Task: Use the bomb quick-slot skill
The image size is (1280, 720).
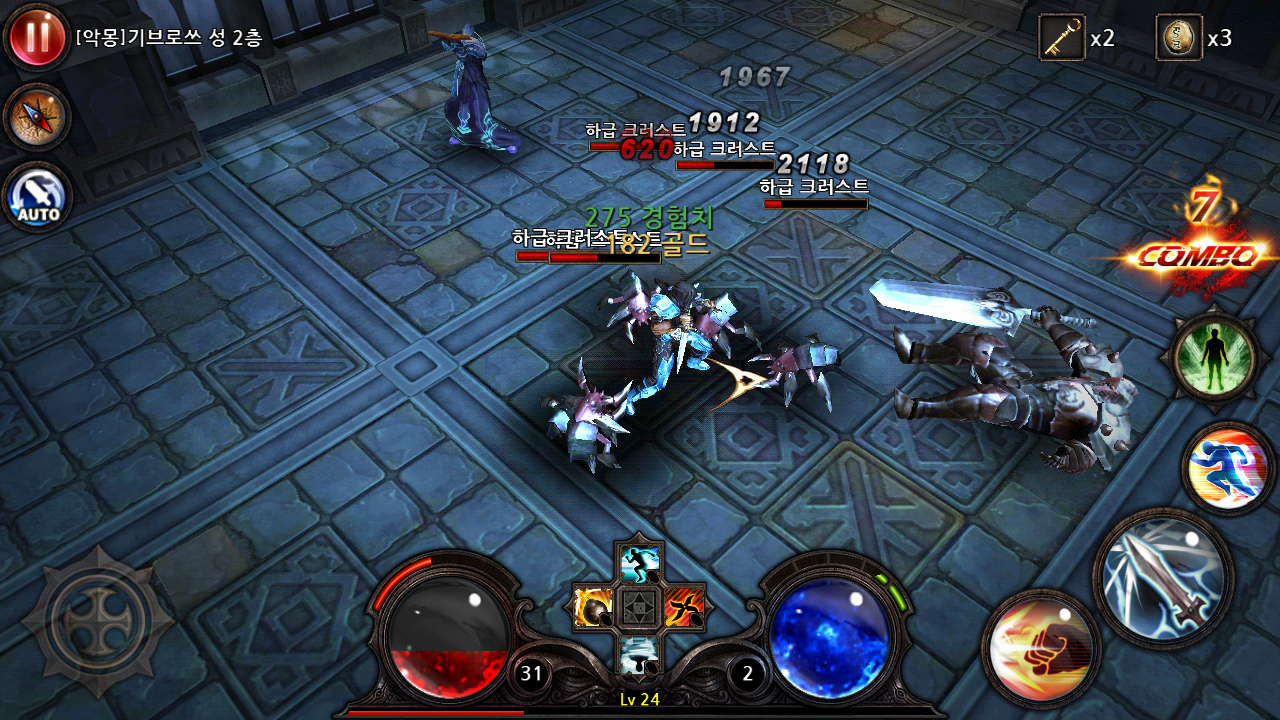Action: point(593,607)
